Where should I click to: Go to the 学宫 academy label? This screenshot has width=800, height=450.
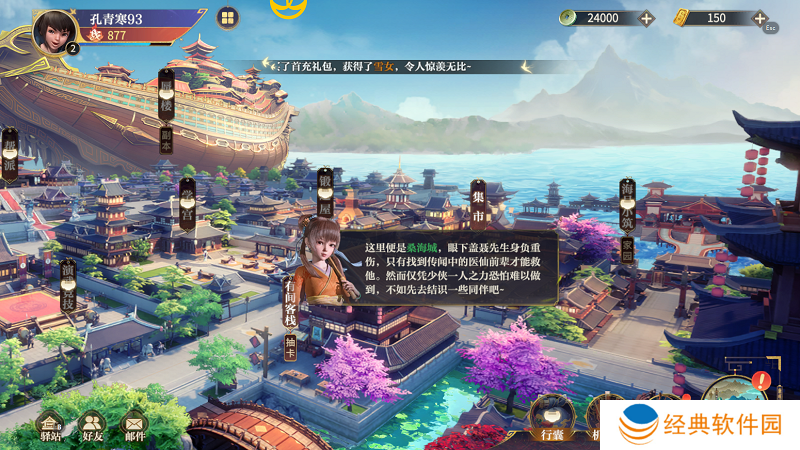(187, 203)
